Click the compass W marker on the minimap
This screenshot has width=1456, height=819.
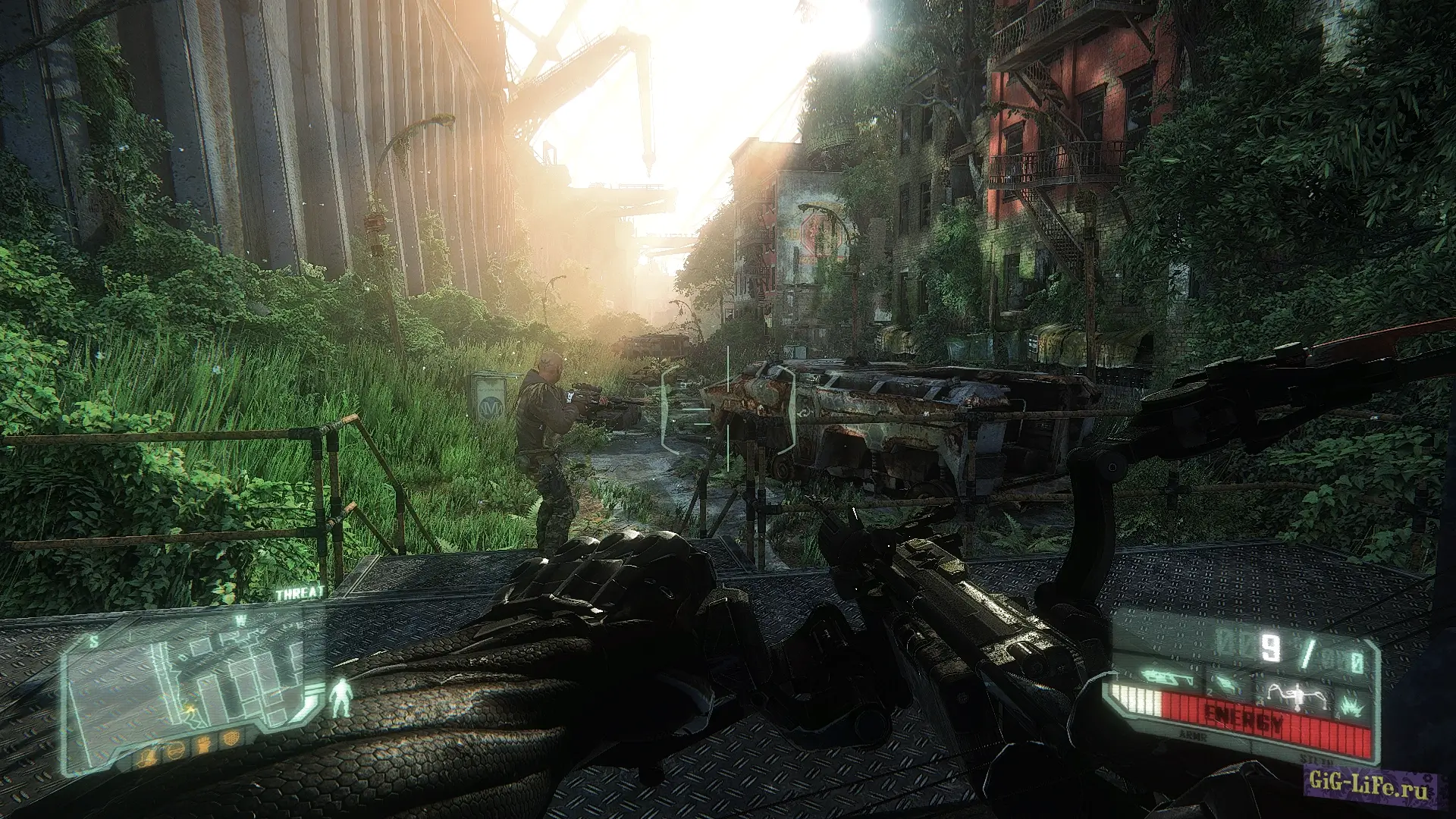pos(240,619)
